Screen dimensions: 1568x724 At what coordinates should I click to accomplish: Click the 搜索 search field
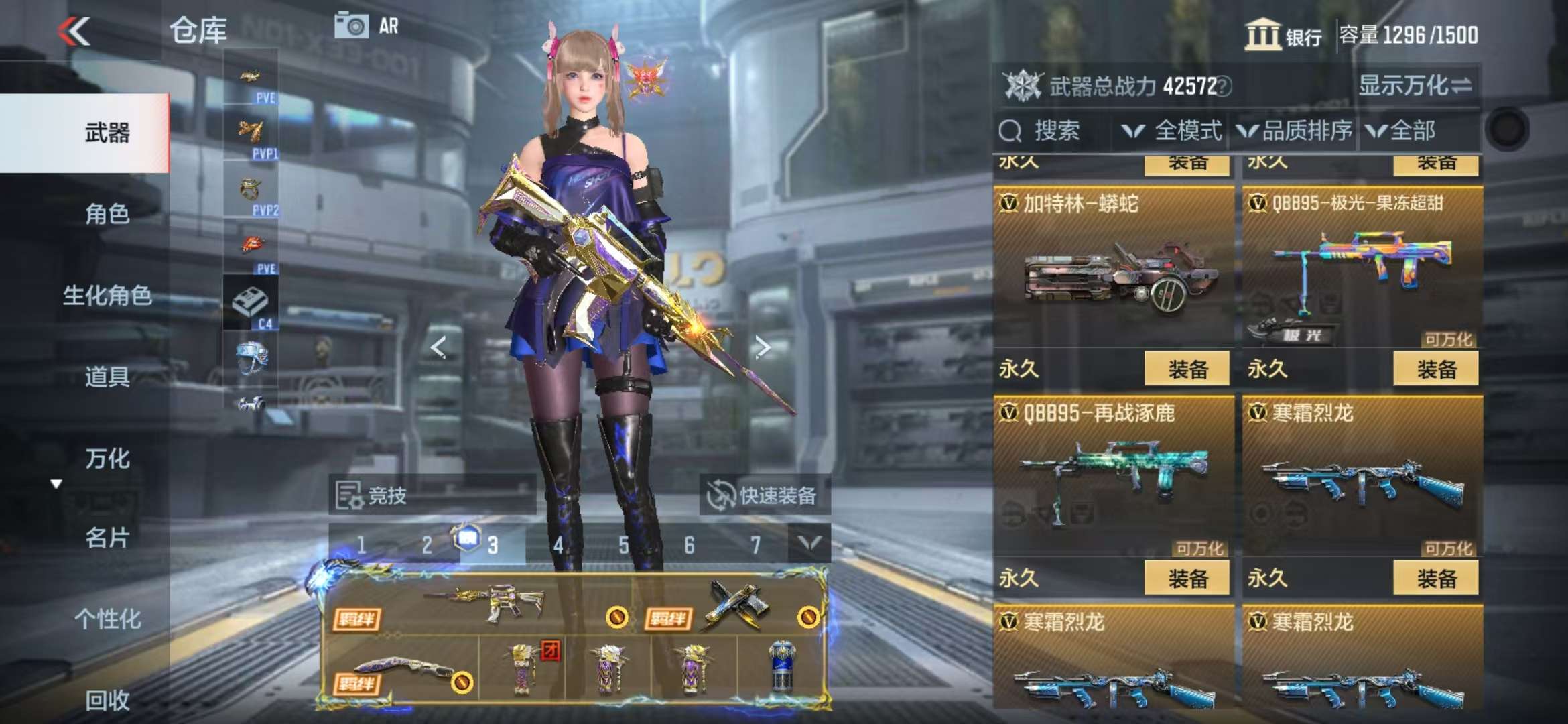(1055, 131)
